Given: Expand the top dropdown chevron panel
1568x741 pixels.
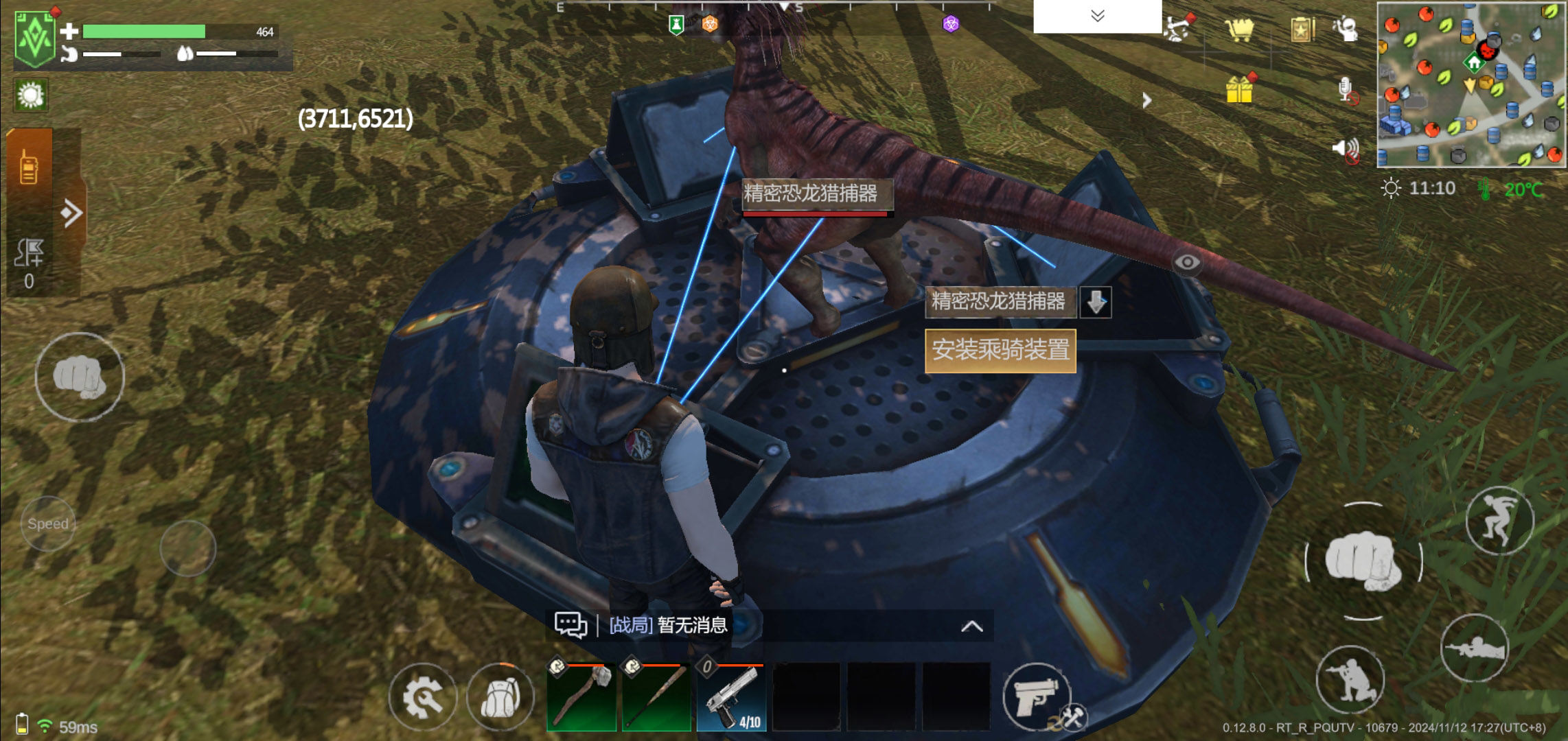Looking at the screenshot, I should pos(1097,16).
